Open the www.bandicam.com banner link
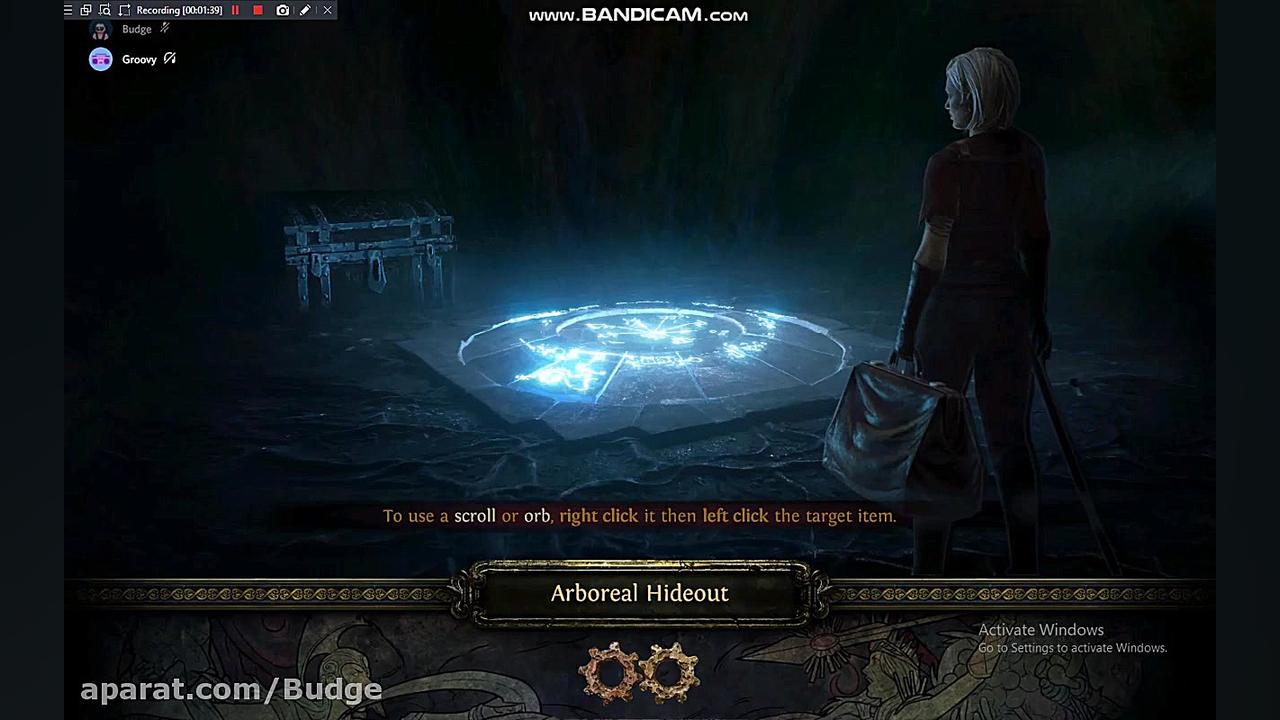The width and height of the screenshot is (1280, 720). point(639,15)
